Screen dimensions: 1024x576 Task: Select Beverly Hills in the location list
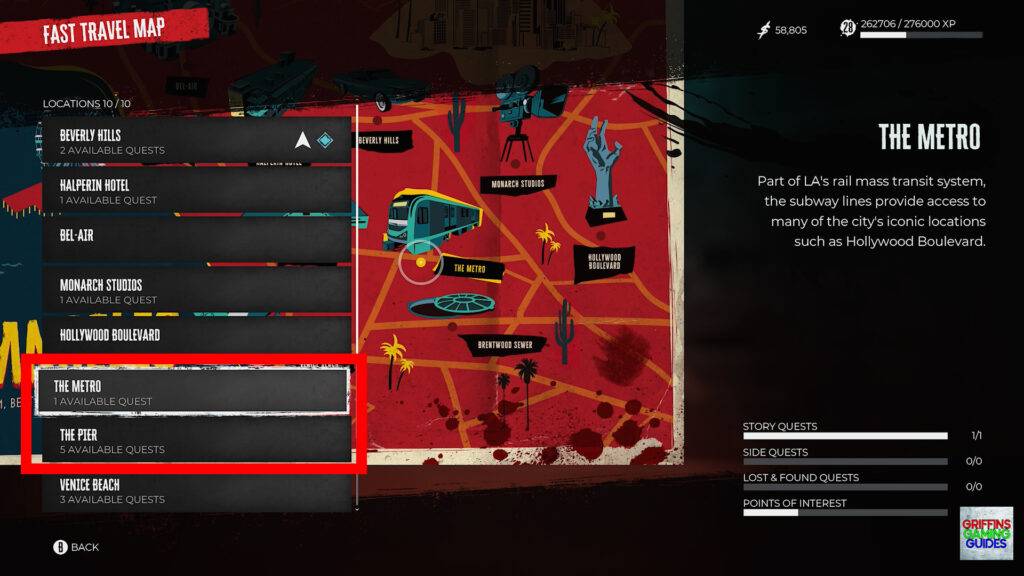click(196, 141)
